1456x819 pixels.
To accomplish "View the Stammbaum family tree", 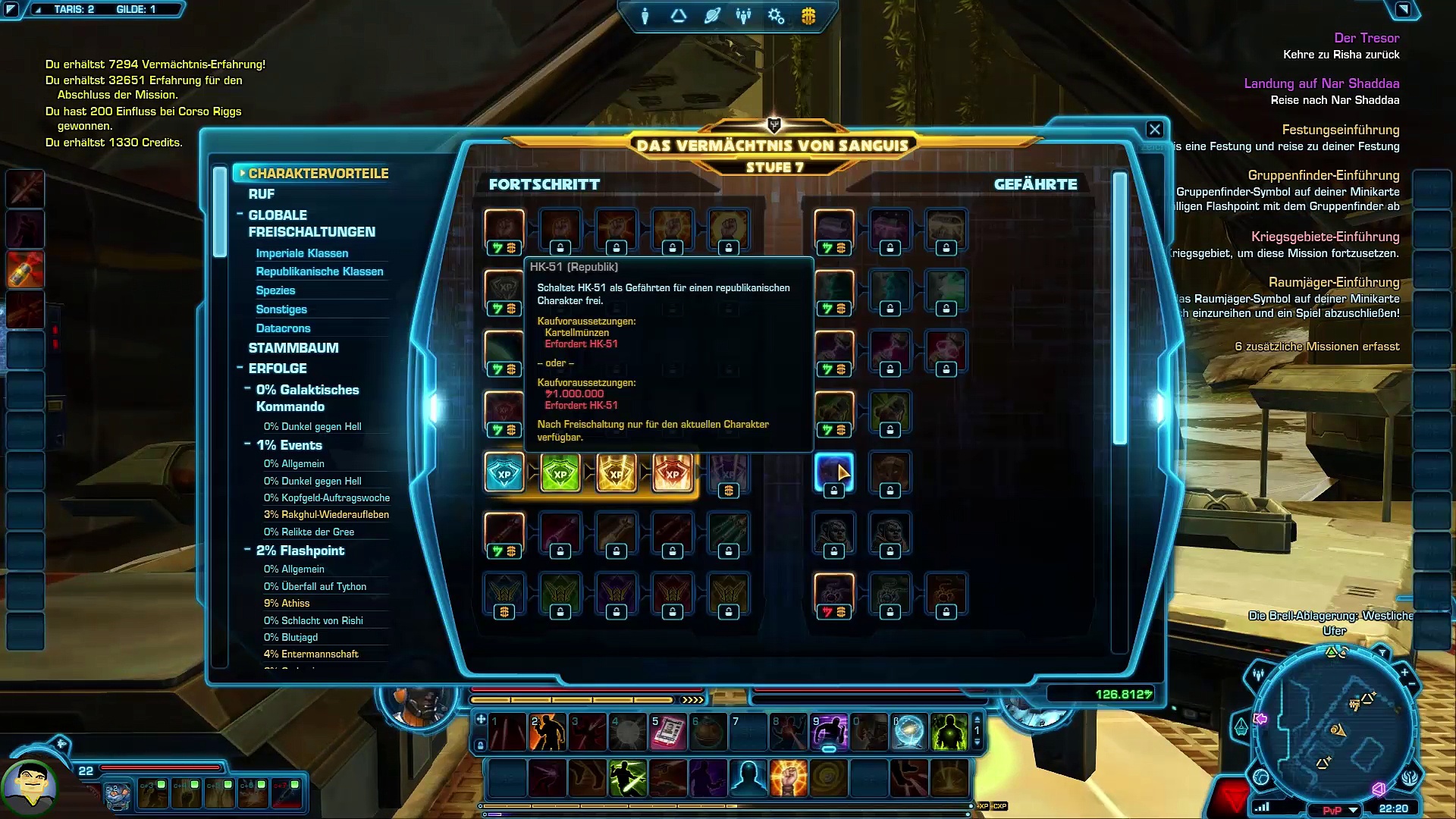I will click(x=293, y=348).
